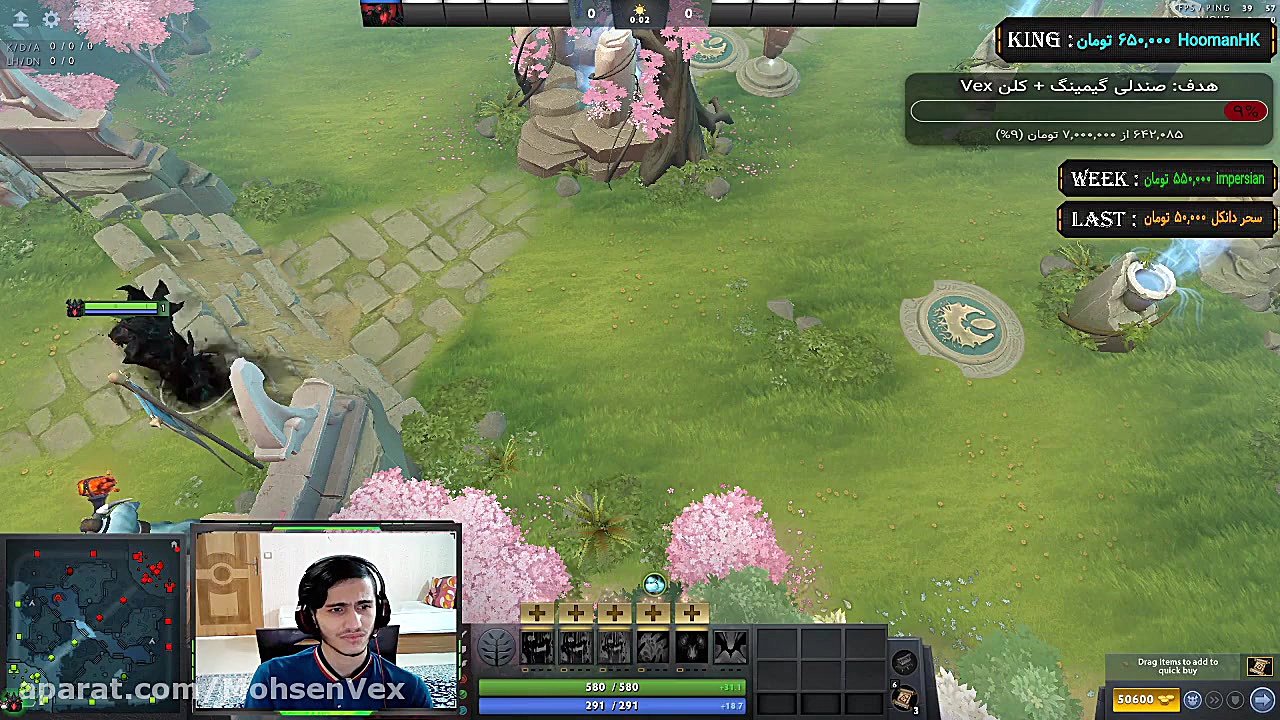Select the Shadow Fiend portrait in top bar
This screenshot has width=1280, height=720.
click(x=381, y=13)
